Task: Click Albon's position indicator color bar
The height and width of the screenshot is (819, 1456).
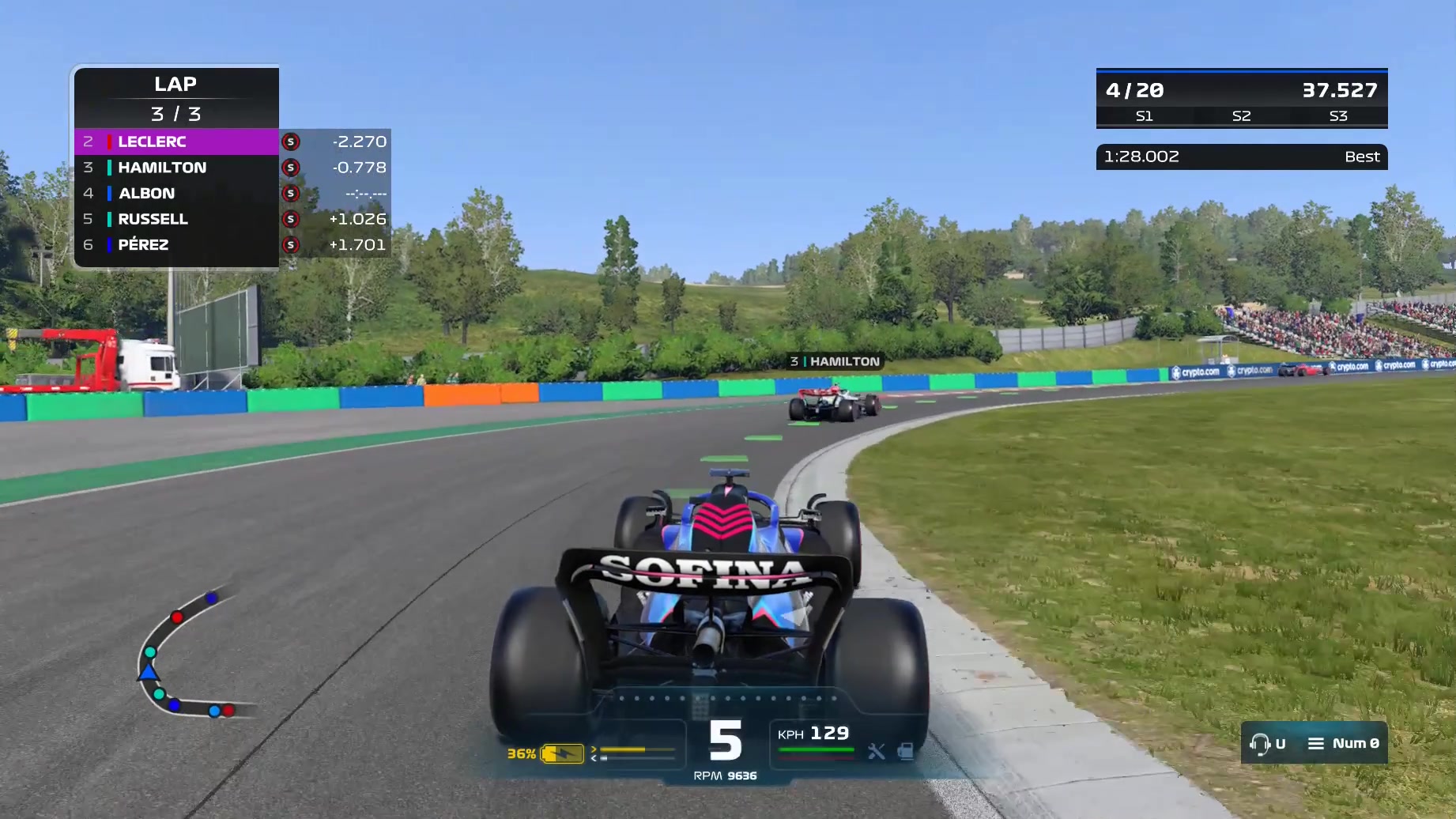Action: [108, 193]
